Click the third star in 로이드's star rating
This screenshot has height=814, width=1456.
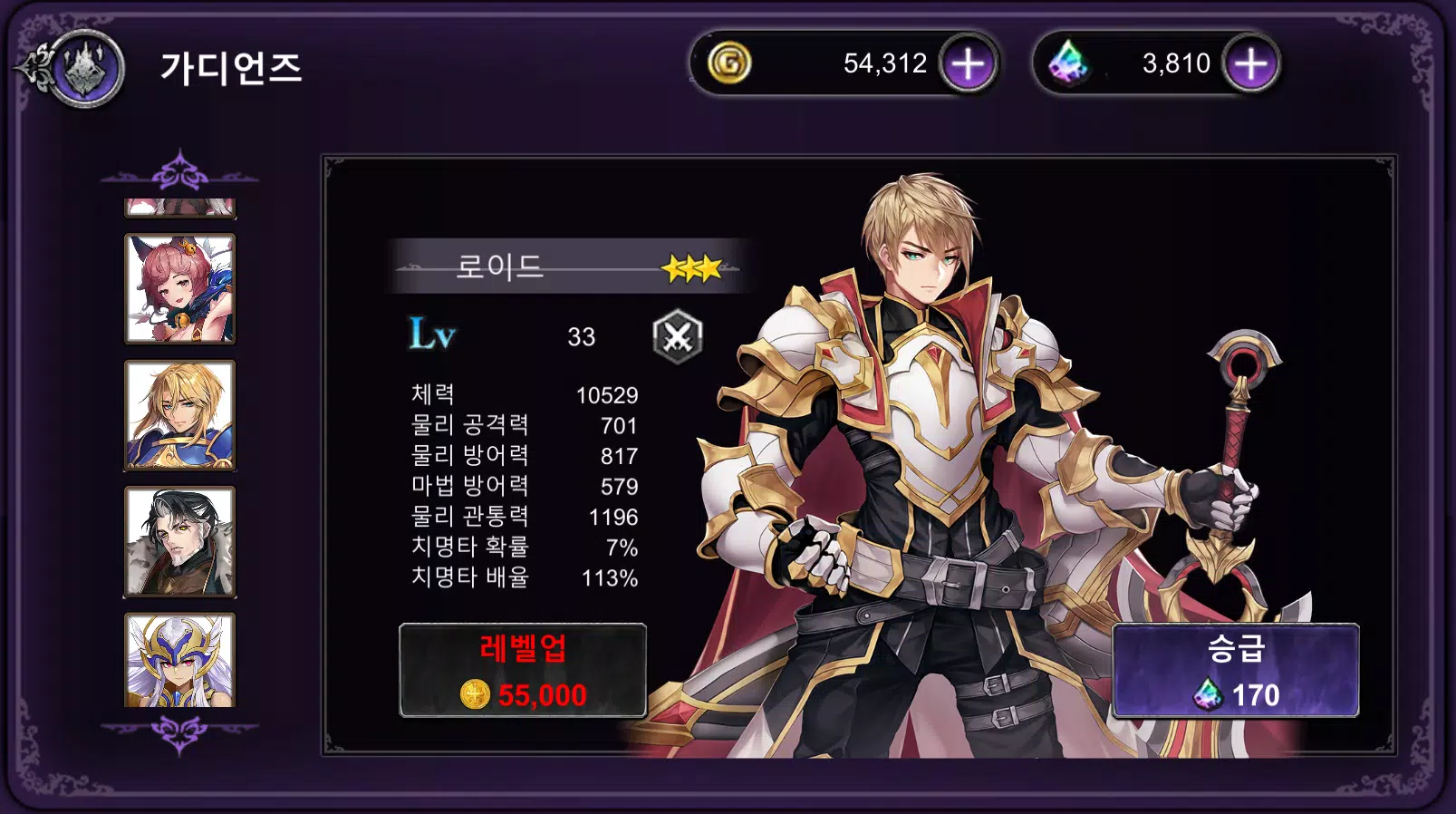coord(710,267)
